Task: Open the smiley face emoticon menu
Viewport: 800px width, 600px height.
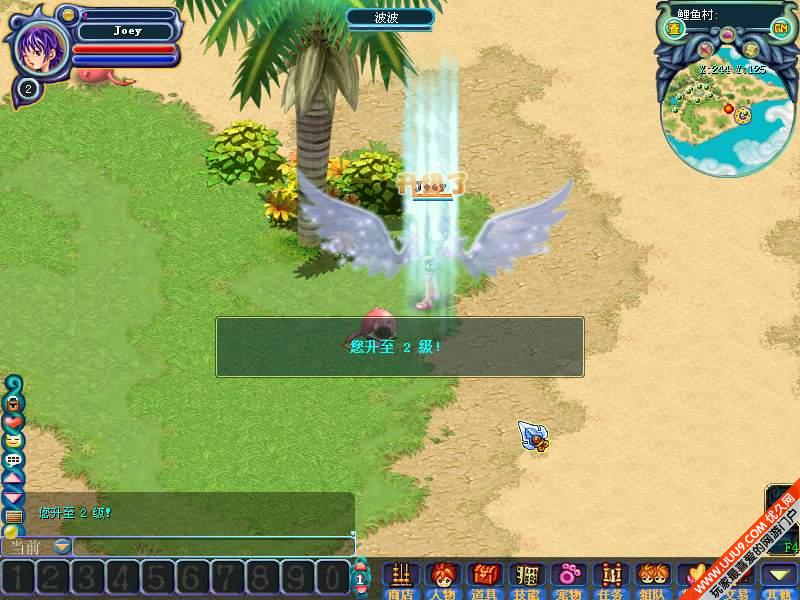Action: (x=14, y=440)
